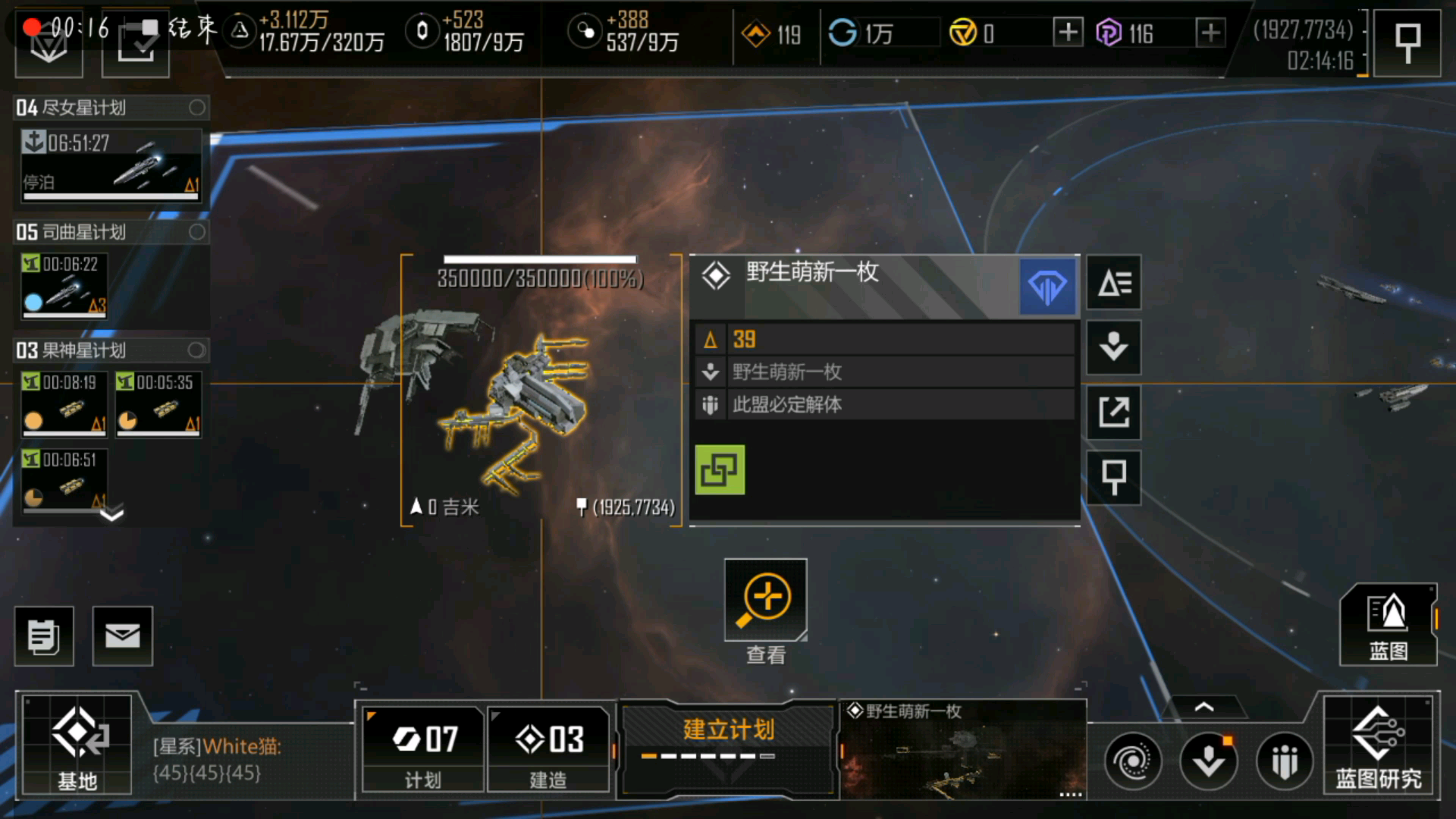The image size is (1456, 819).
Task: Select the pin marker icon below the share icon
Action: click(x=1113, y=478)
